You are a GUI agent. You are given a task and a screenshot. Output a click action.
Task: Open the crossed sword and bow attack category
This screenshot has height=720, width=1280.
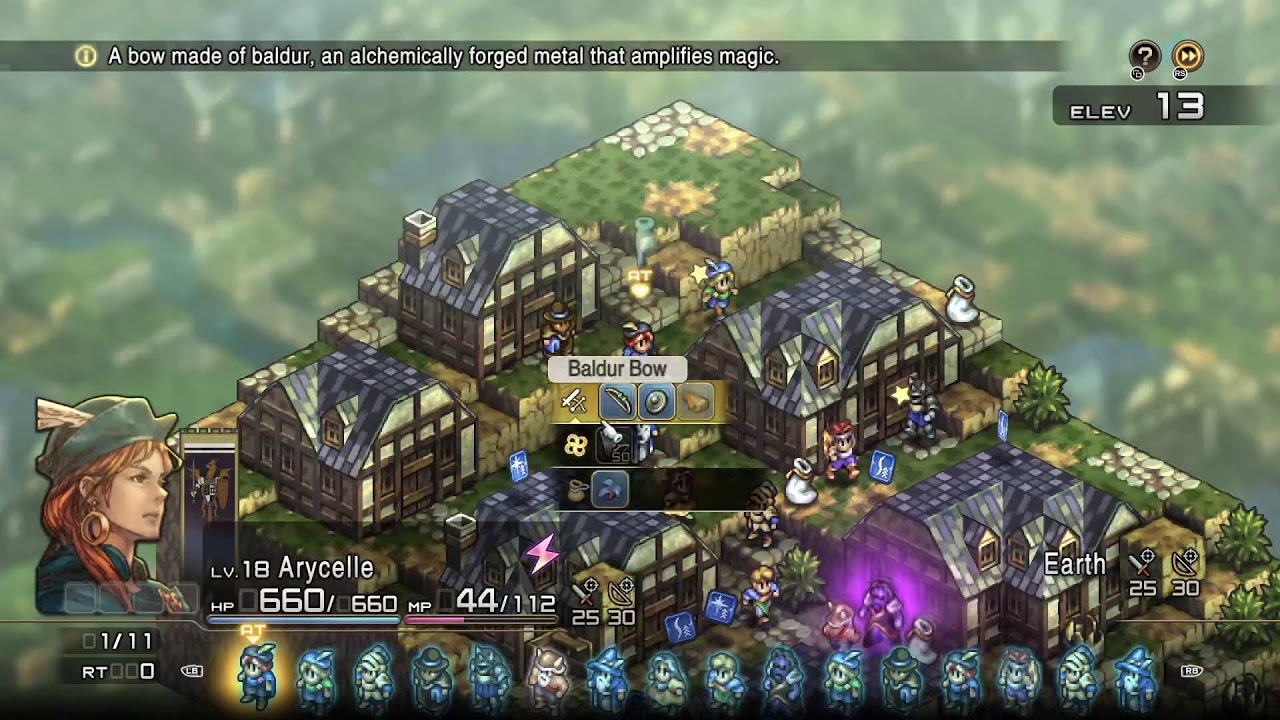(x=574, y=402)
